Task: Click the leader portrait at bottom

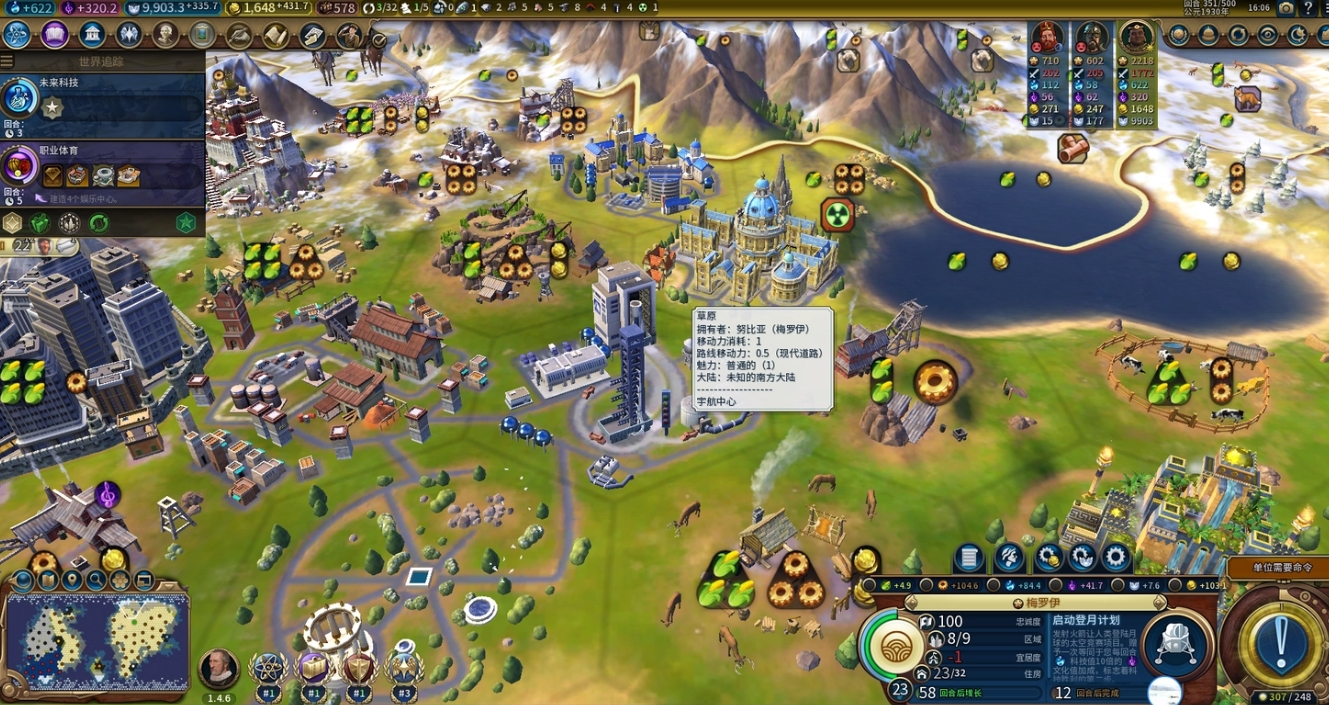Action: 218,666
